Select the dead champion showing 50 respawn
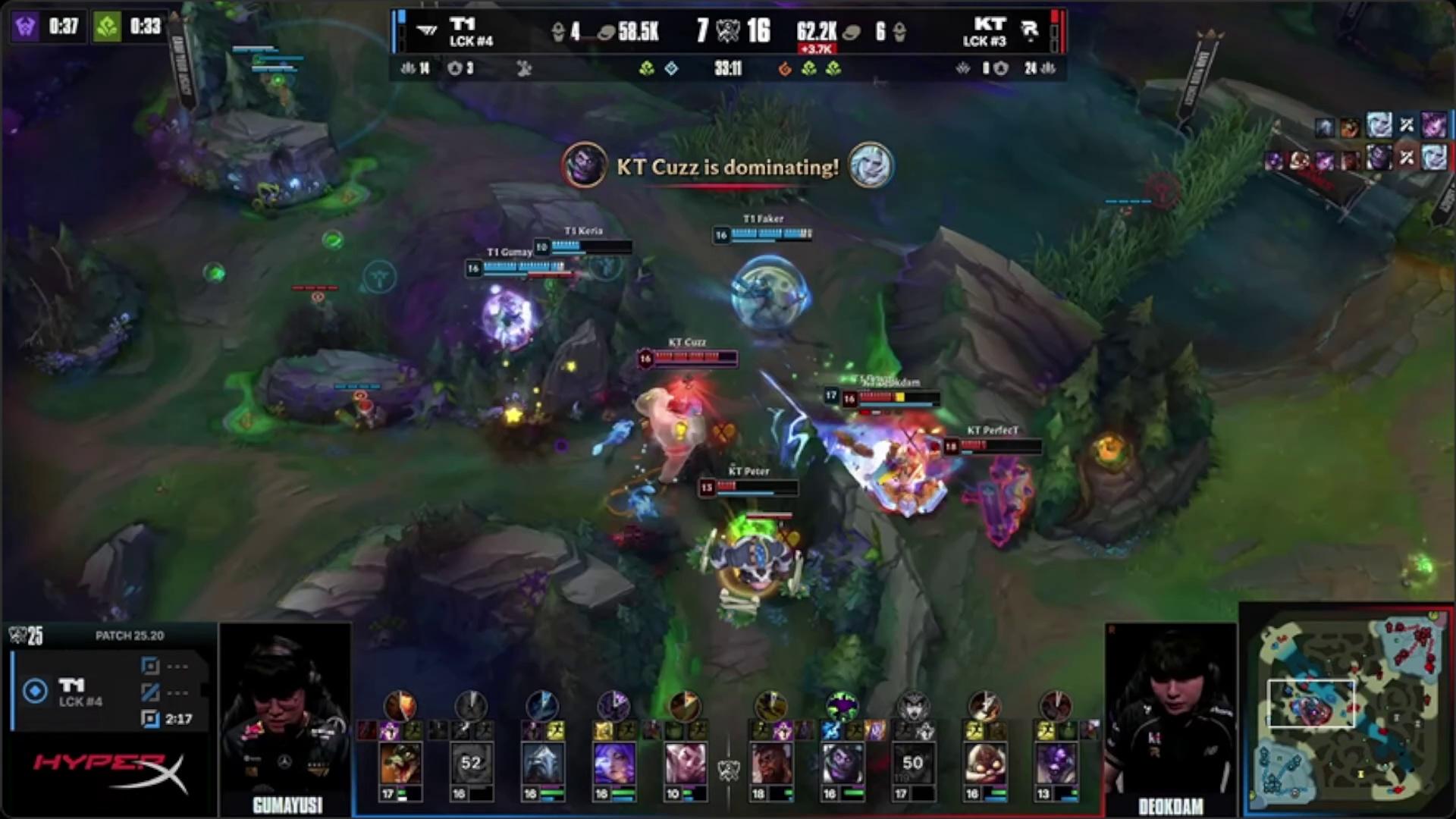Screen dimensions: 1456x819 point(913,763)
